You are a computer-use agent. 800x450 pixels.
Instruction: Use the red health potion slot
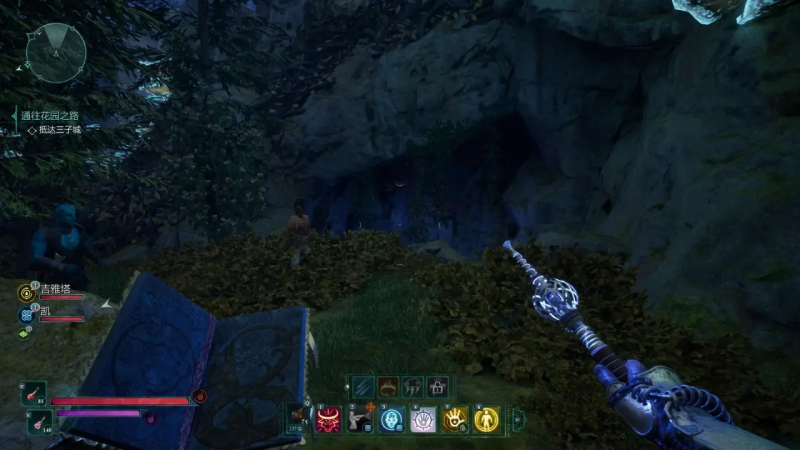point(33,394)
